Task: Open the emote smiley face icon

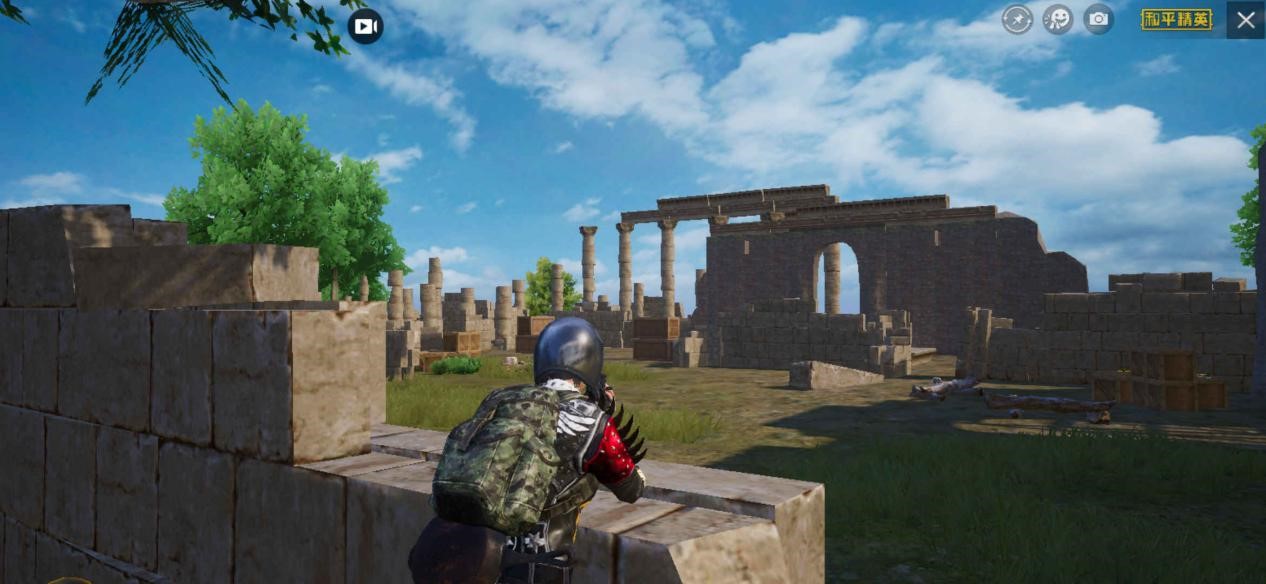Action: pyautogui.click(x=1058, y=19)
